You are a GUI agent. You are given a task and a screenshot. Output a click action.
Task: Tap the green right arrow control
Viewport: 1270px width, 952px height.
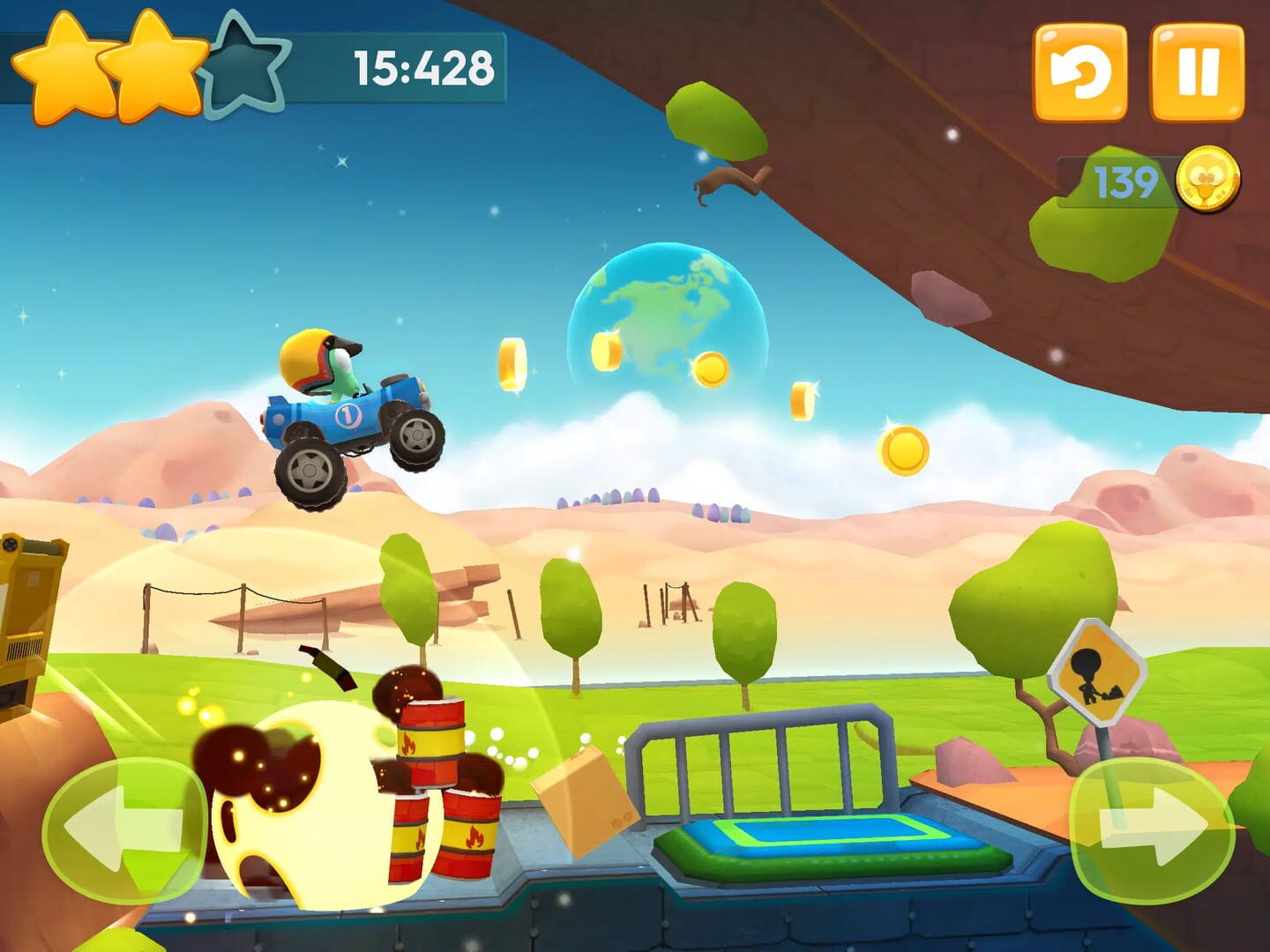1151,829
